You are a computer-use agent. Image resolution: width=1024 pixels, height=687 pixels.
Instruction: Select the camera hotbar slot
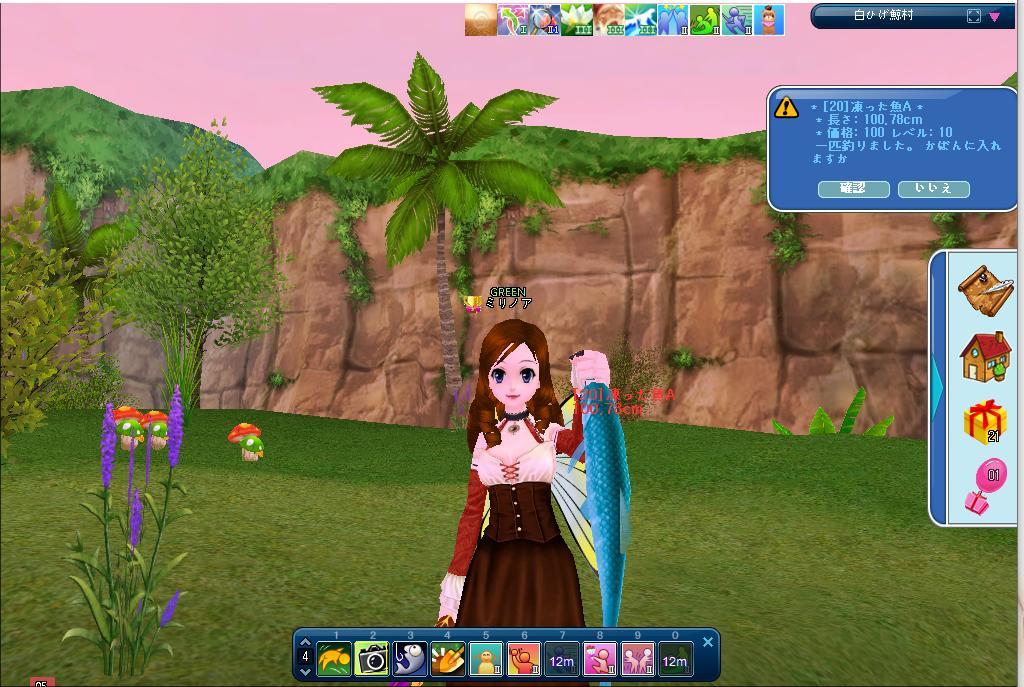tap(372, 660)
